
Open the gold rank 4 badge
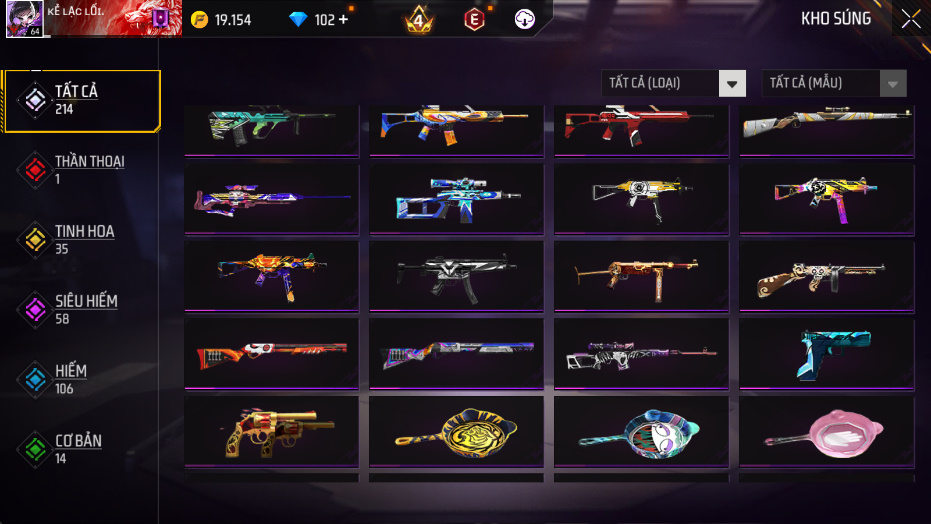click(418, 19)
